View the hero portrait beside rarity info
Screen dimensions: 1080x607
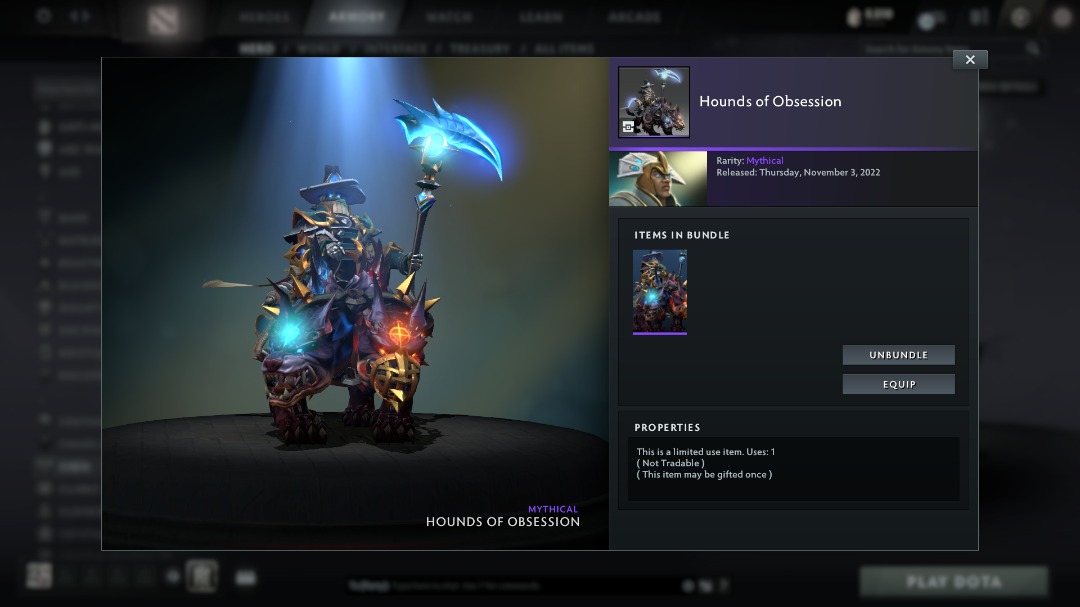coord(658,179)
